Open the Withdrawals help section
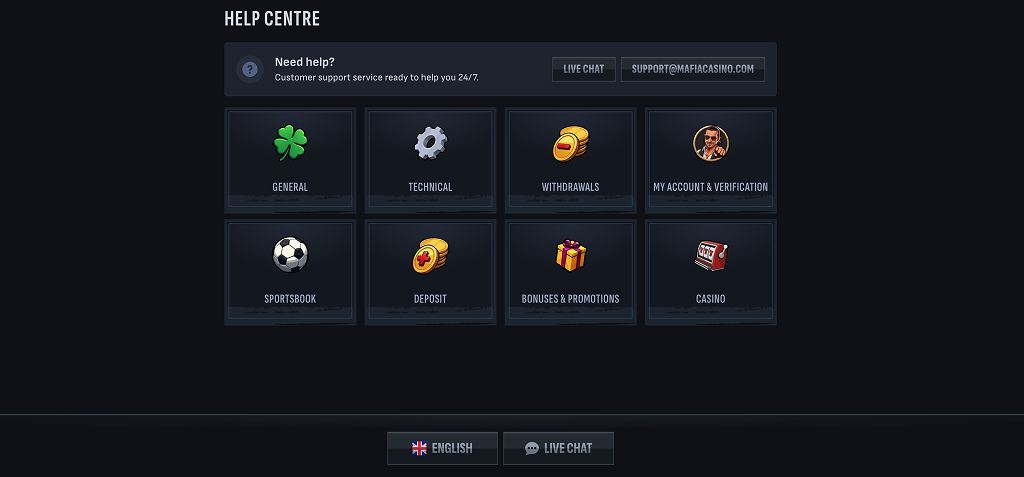This screenshot has height=477, width=1024. pos(570,160)
